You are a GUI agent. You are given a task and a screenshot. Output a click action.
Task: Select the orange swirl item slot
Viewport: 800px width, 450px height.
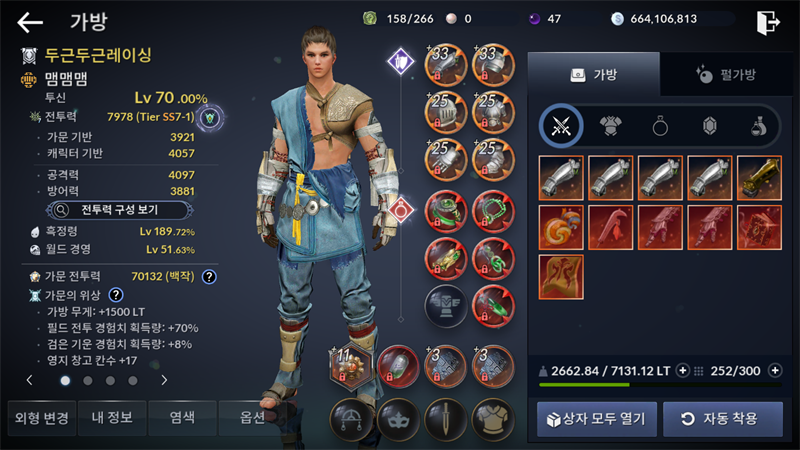[x=561, y=227]
